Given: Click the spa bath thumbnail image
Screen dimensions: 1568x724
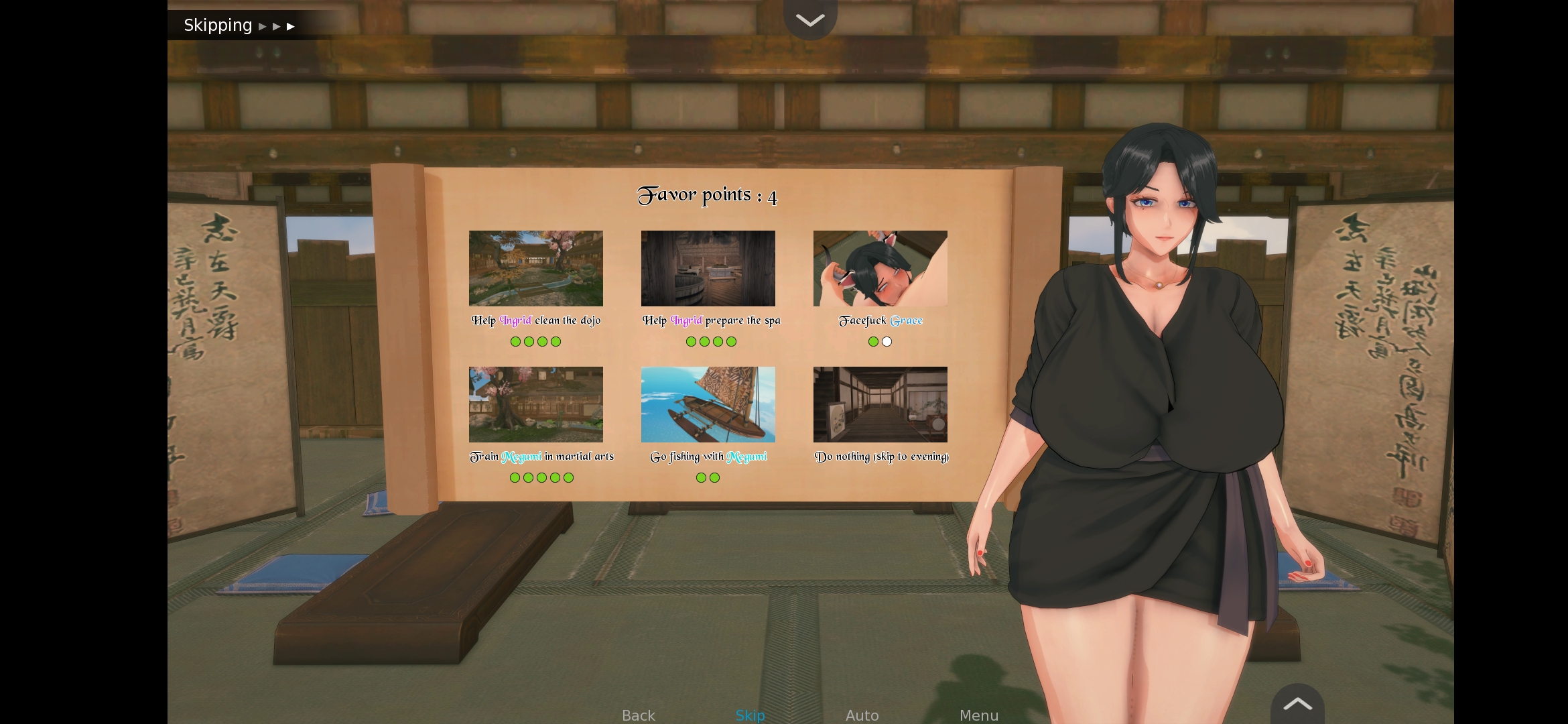Looking at the screenshot, I should (x=708, y=268).
